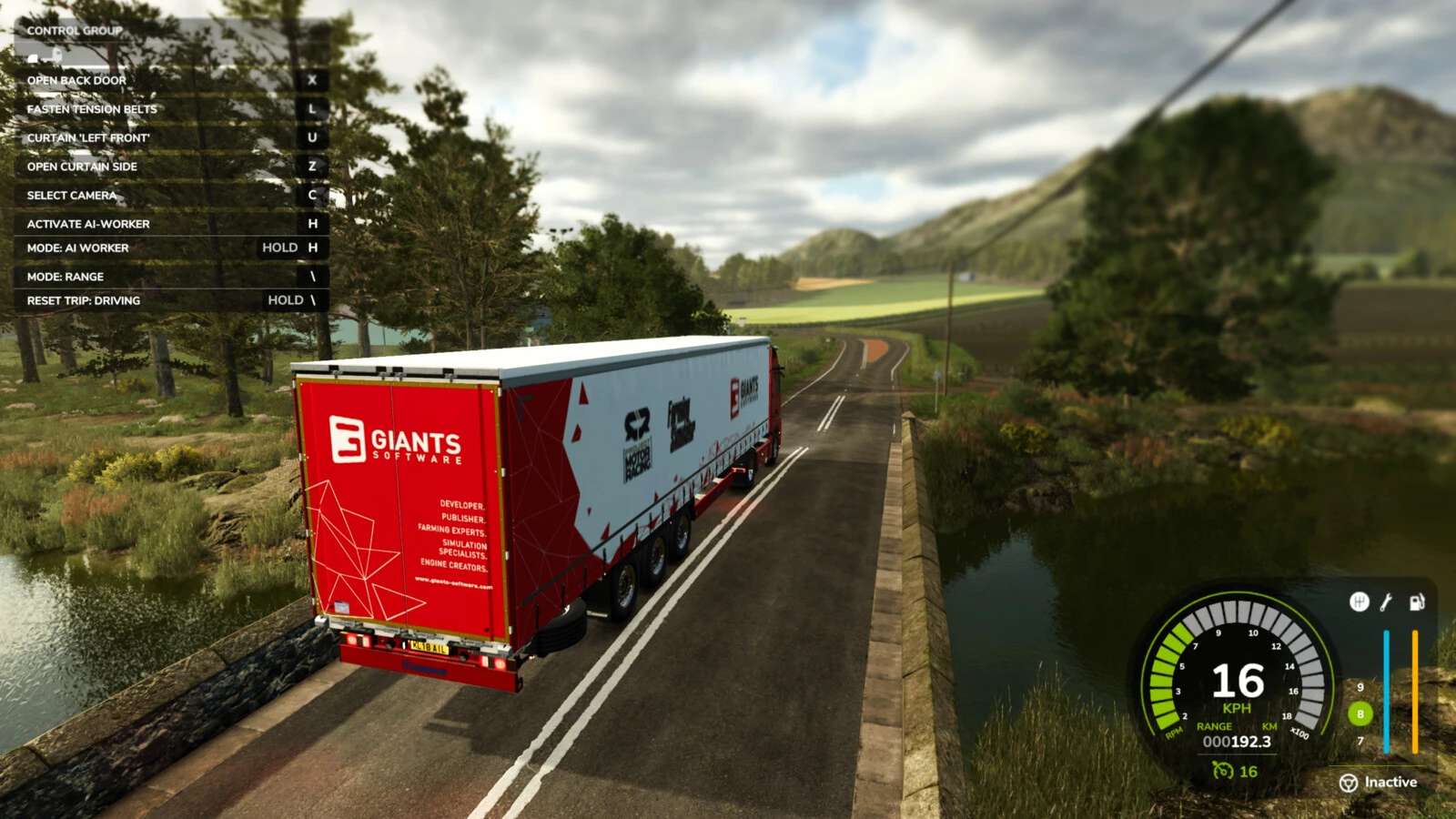Click the orange fuel level bar
Viewport: 1456px width, 819px height.
(1416, 692)
